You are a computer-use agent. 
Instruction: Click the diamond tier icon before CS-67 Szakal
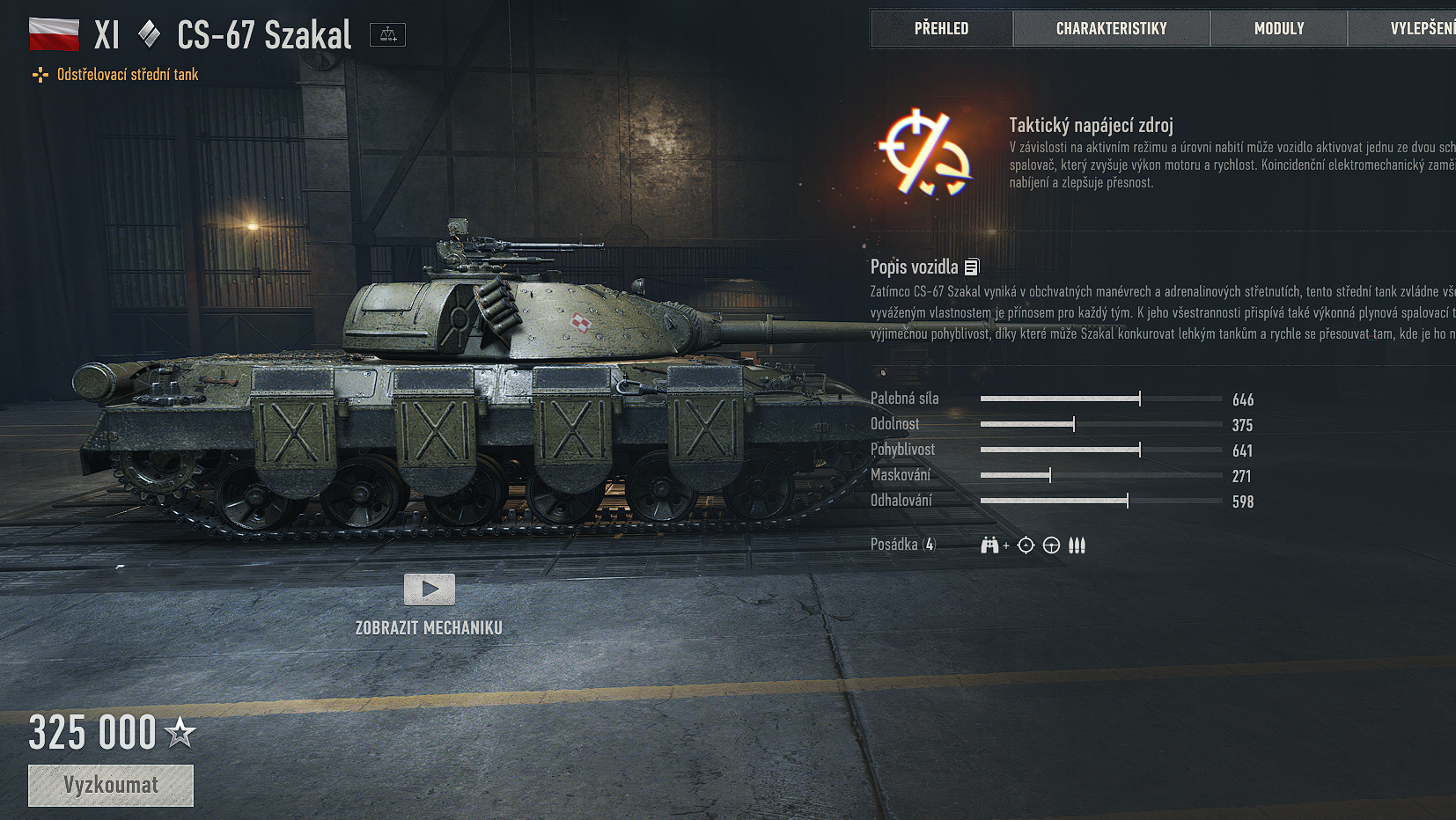(x=148, y=34)
